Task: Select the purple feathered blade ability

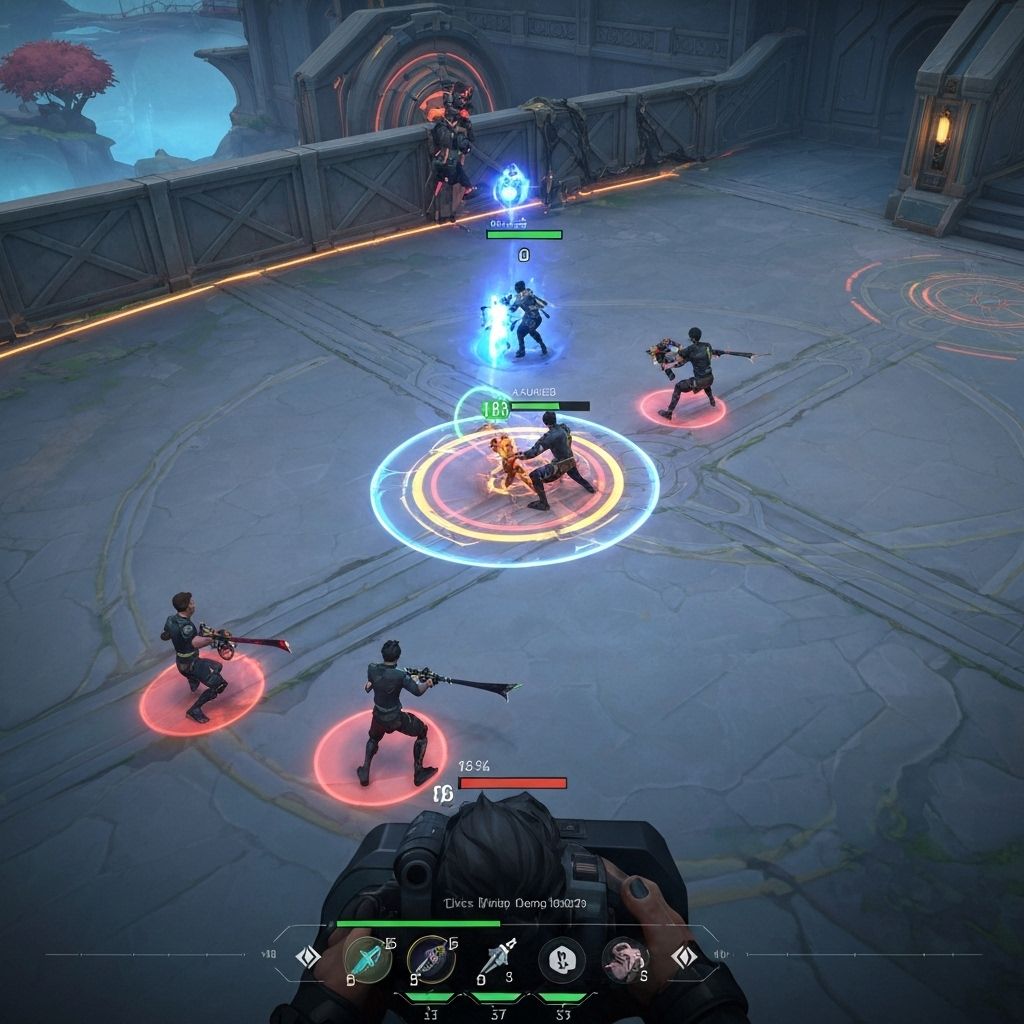Action: tap(432, 960)
